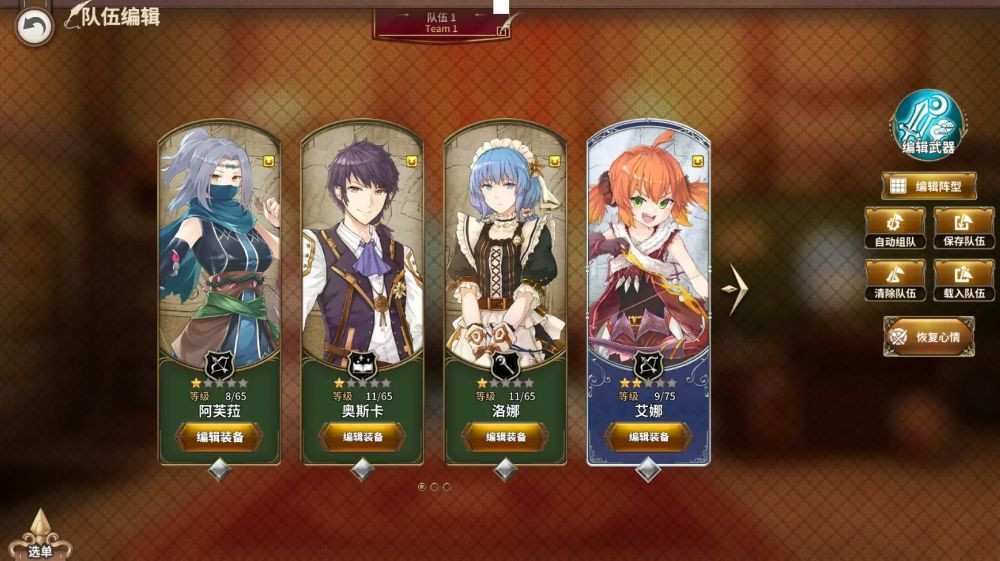Activate 自动组队 auto team
Screen dimensions: 1000x561
click(894, 227)
